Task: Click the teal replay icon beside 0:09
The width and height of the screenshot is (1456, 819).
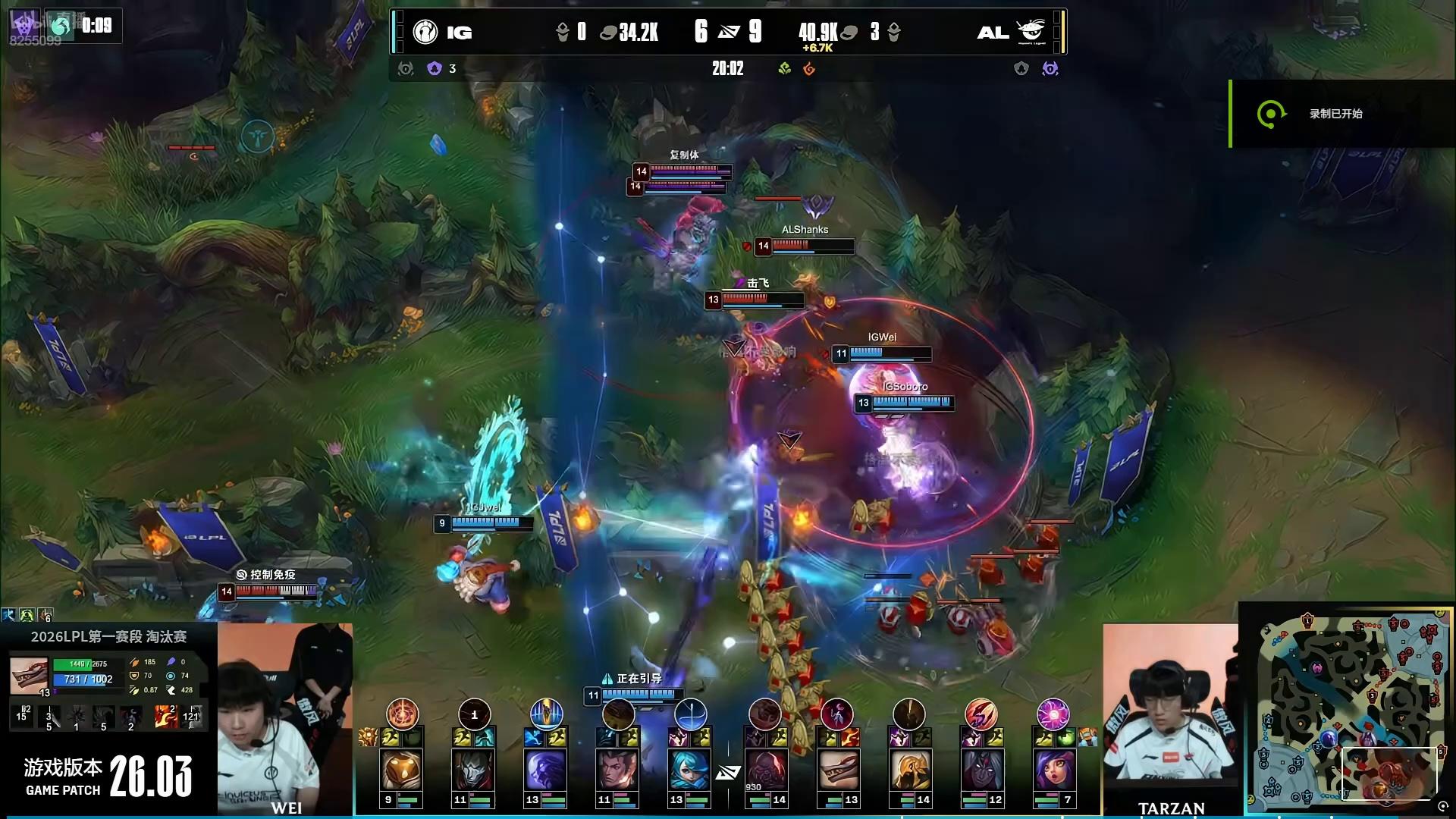Action: (61, 26)
